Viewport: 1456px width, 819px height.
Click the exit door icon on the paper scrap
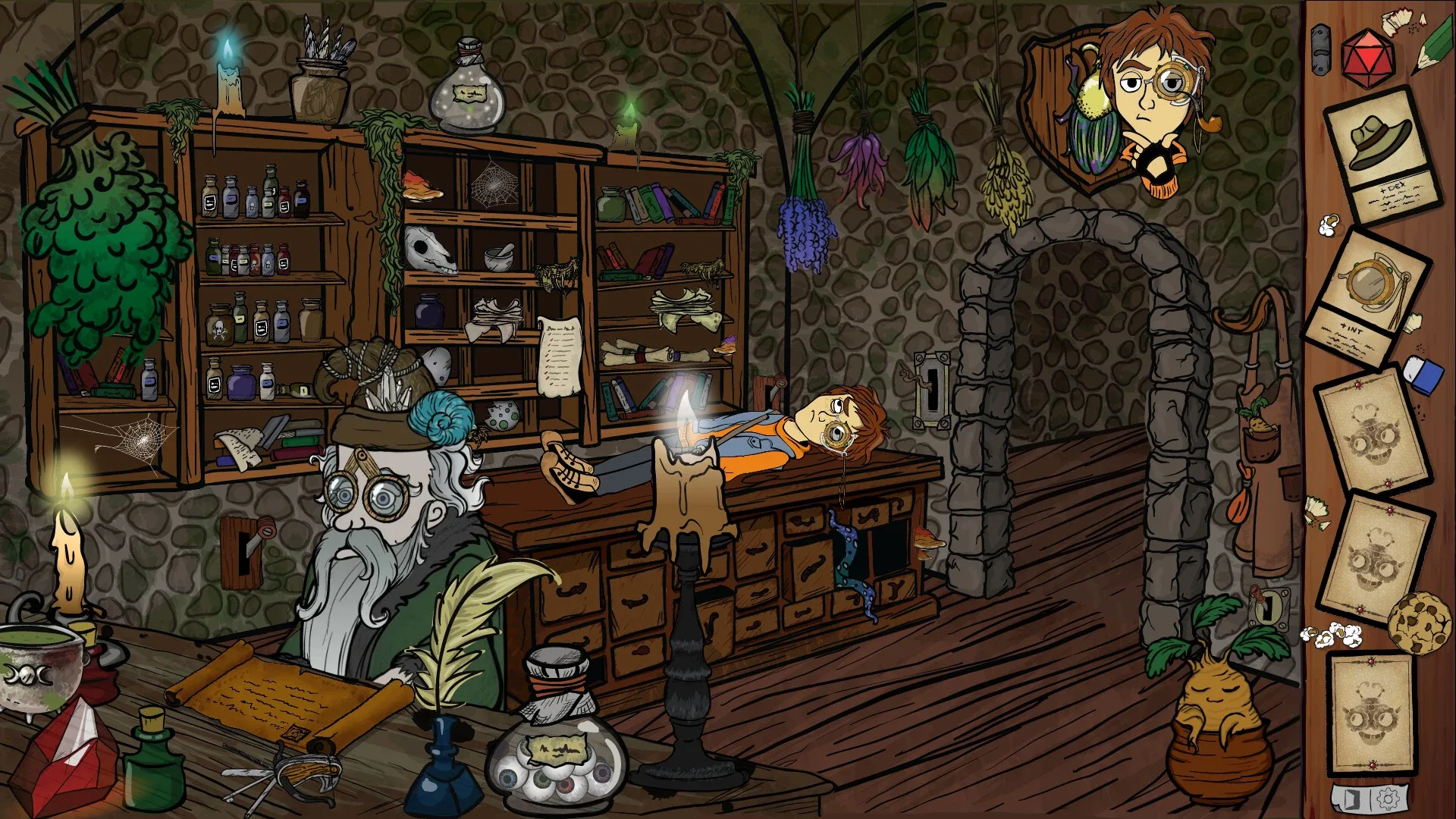coord(1352,799)
